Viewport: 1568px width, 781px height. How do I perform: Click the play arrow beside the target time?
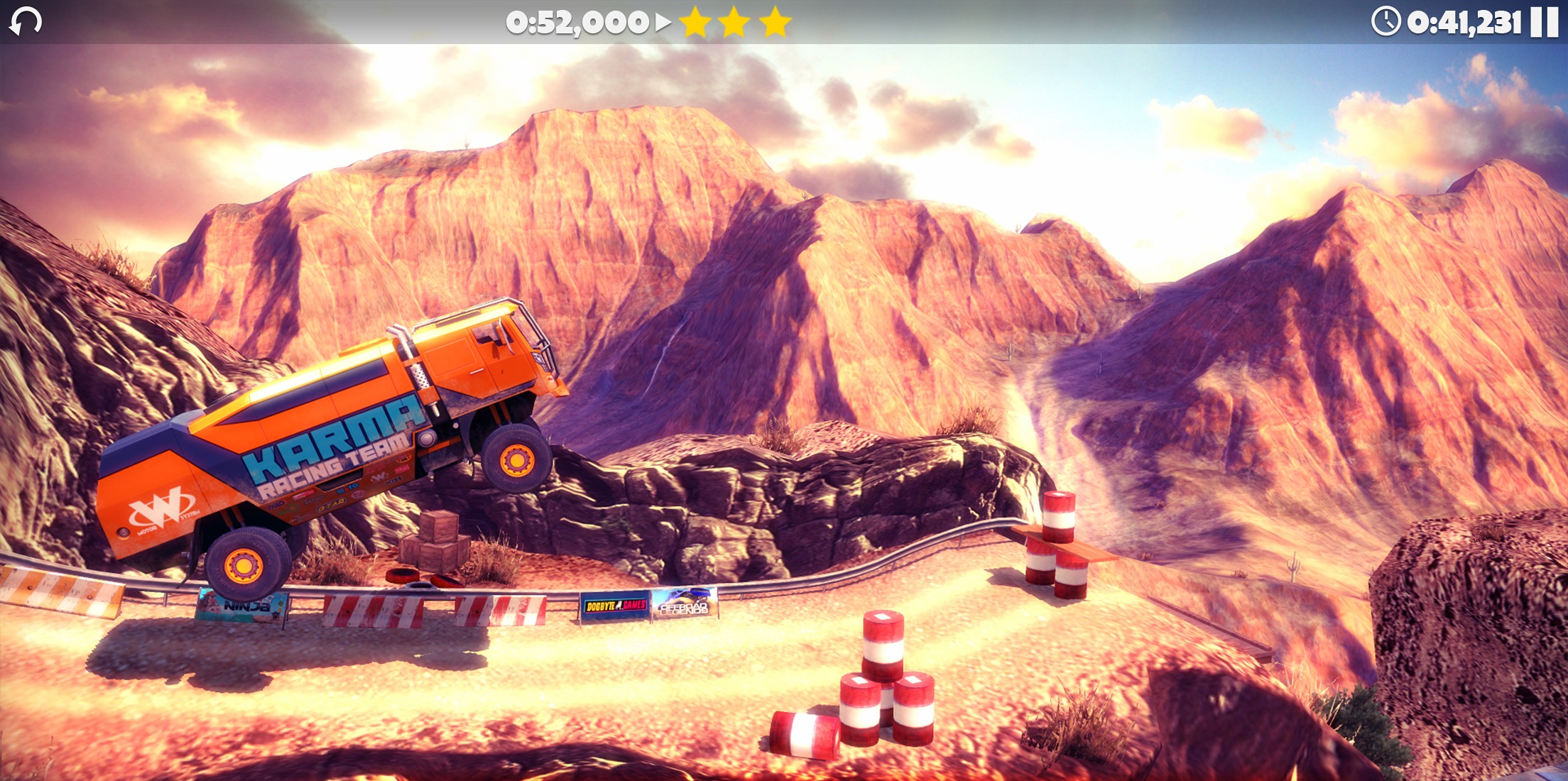(x=660, y=23)
